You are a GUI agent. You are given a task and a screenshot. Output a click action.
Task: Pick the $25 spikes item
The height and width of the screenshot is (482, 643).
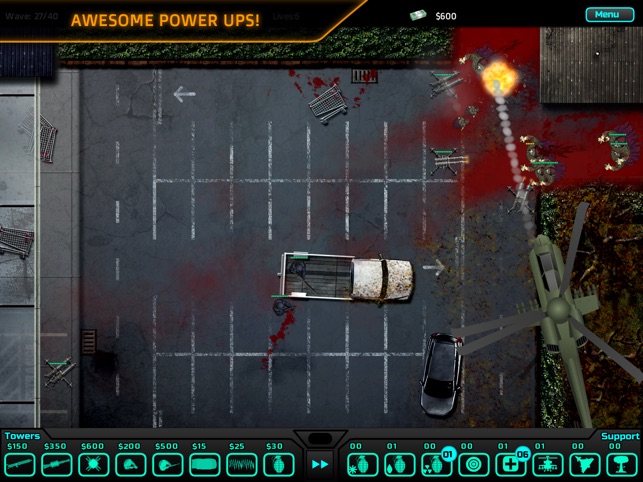tap(241, 464)
